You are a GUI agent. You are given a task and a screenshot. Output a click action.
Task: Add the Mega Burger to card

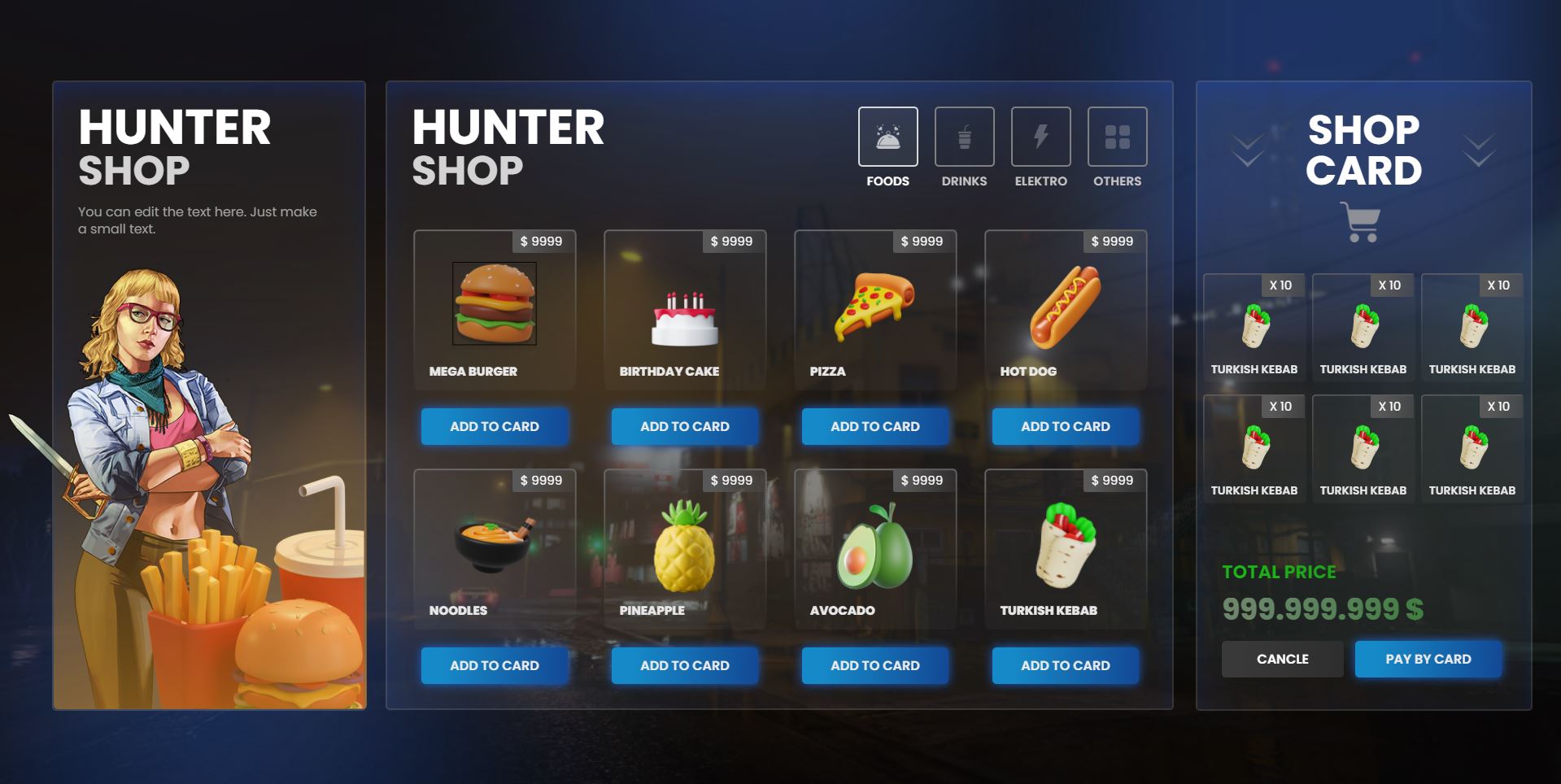point(495,426)
